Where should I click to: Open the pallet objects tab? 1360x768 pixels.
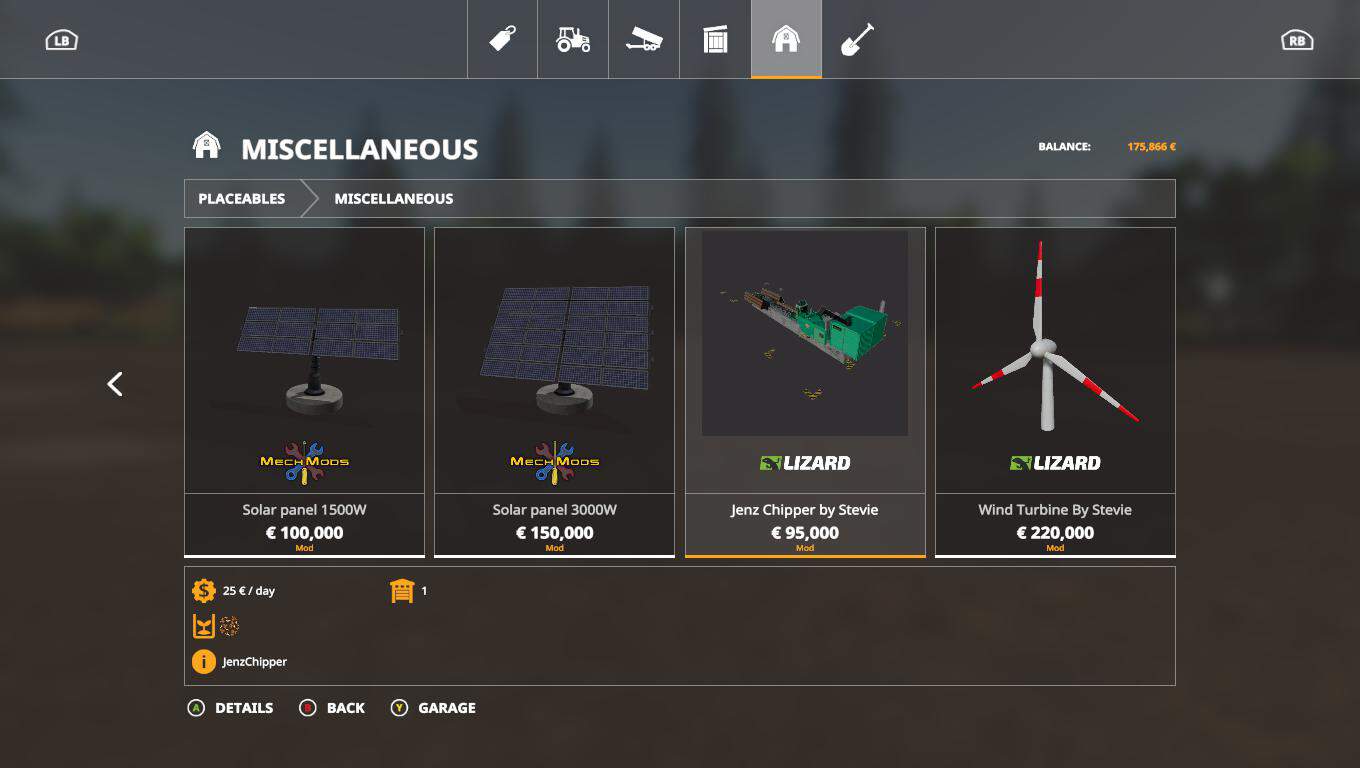pos(715,40)
